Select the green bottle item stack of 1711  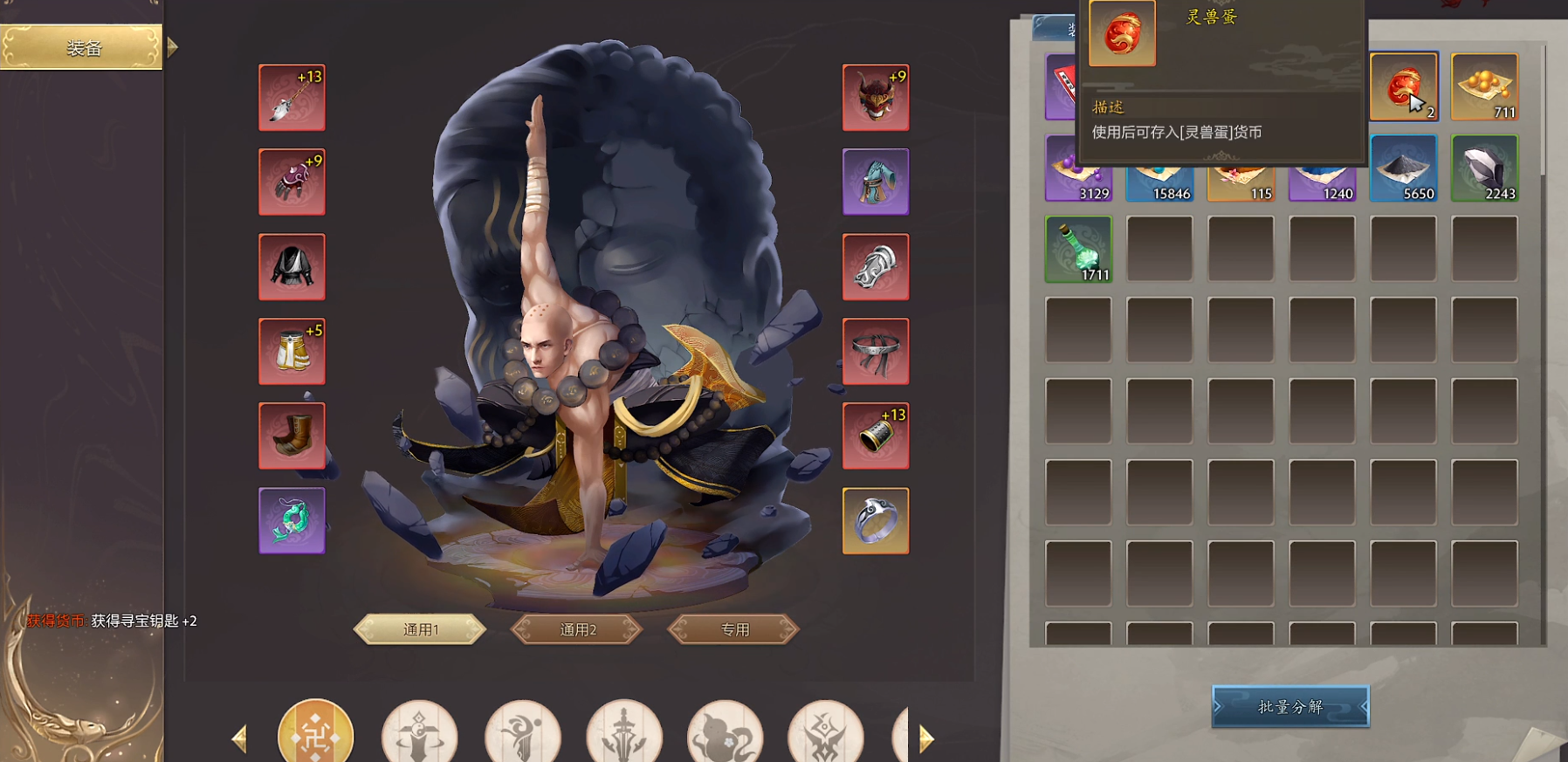[x=1078, y=250]
